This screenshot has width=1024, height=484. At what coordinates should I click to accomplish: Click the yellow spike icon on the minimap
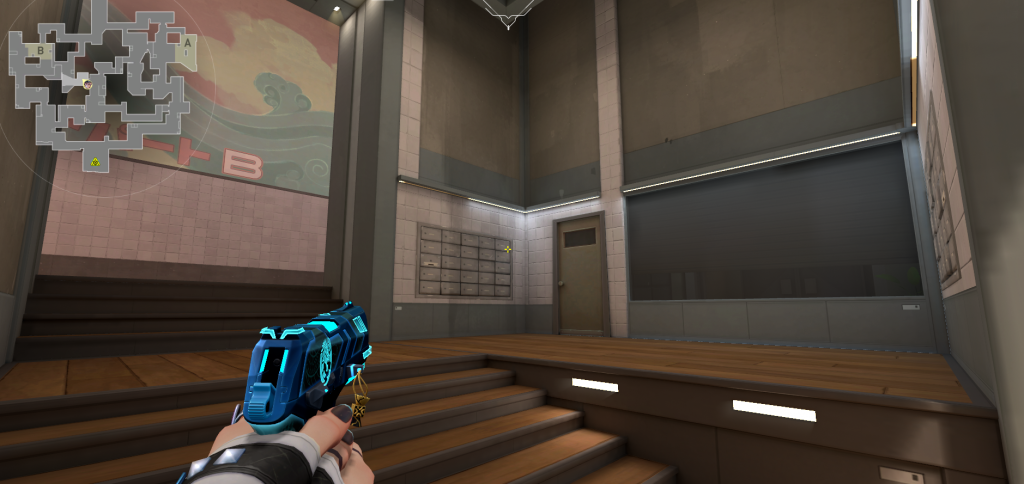[96, 161]
